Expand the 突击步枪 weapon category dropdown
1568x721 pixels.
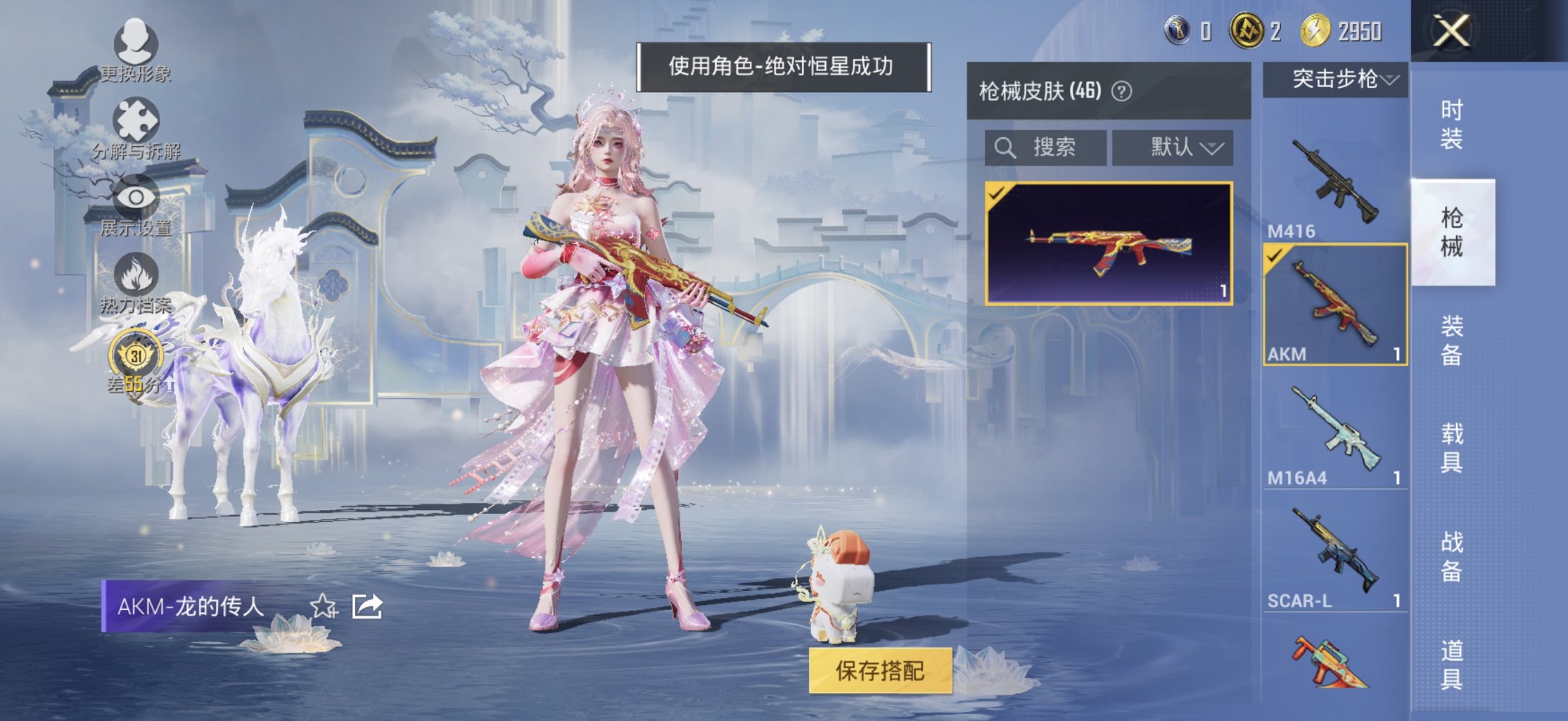coord(1337,81)
